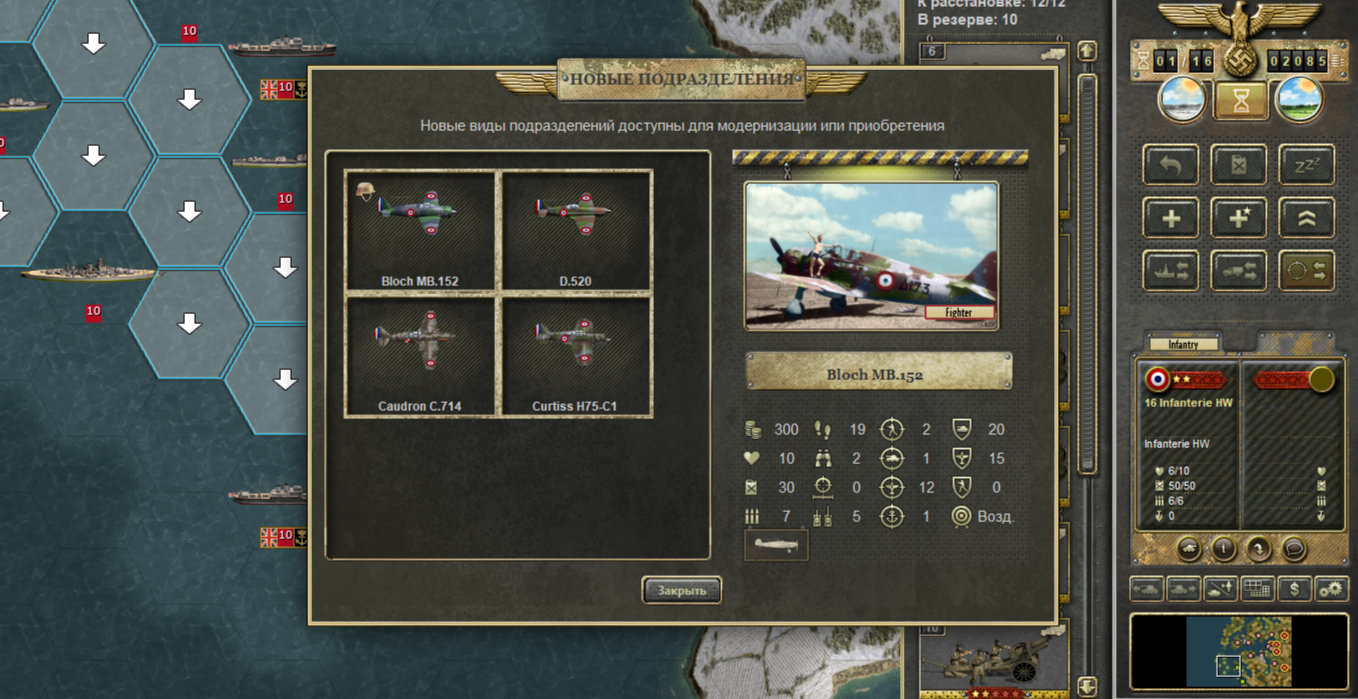Choose the D.520 fighter tile
The image size is (1358, 699).
(575, 230)
